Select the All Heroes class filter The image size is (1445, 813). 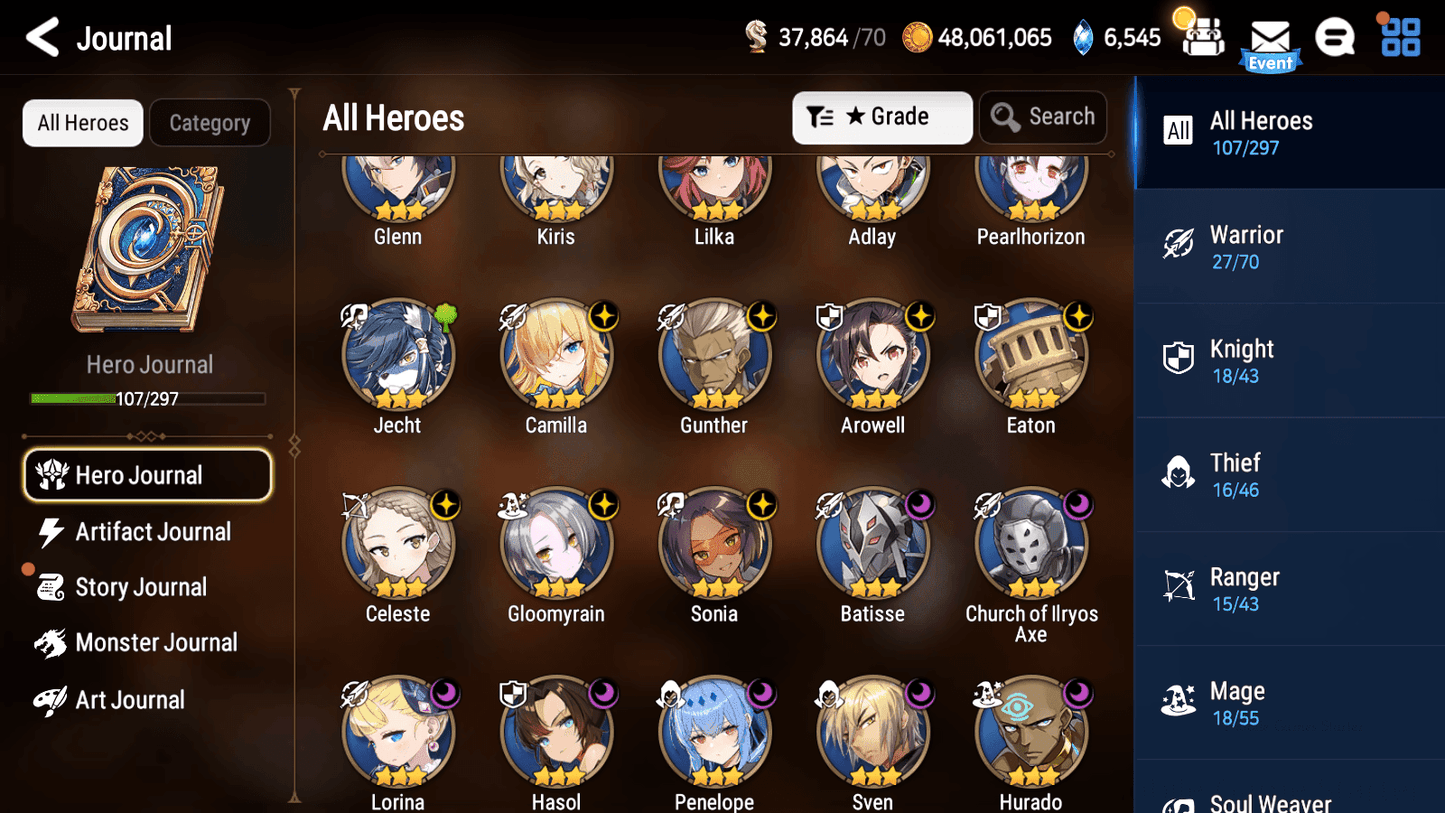[1288, 133]
